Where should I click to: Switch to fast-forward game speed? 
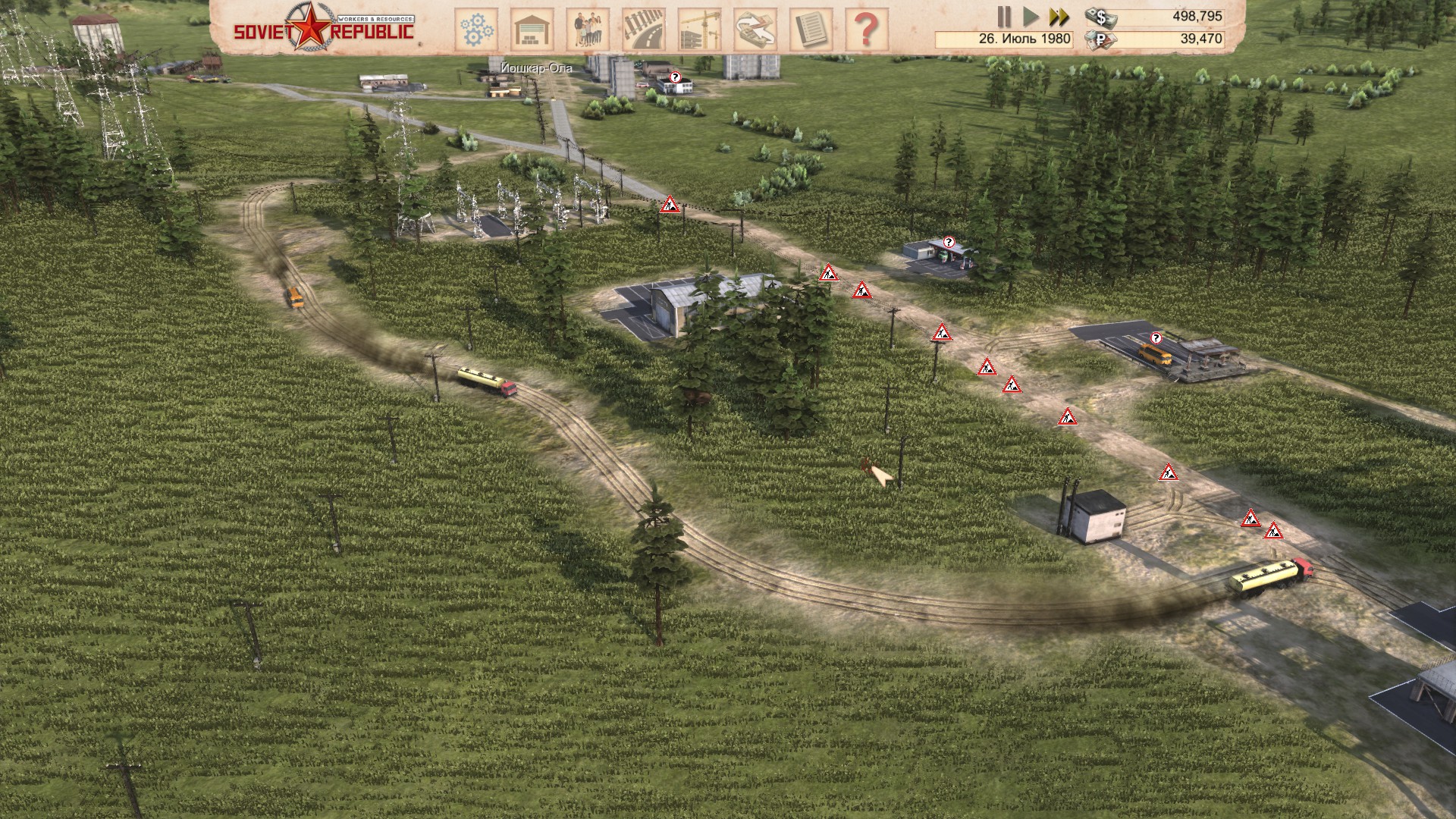point(1059,17)
